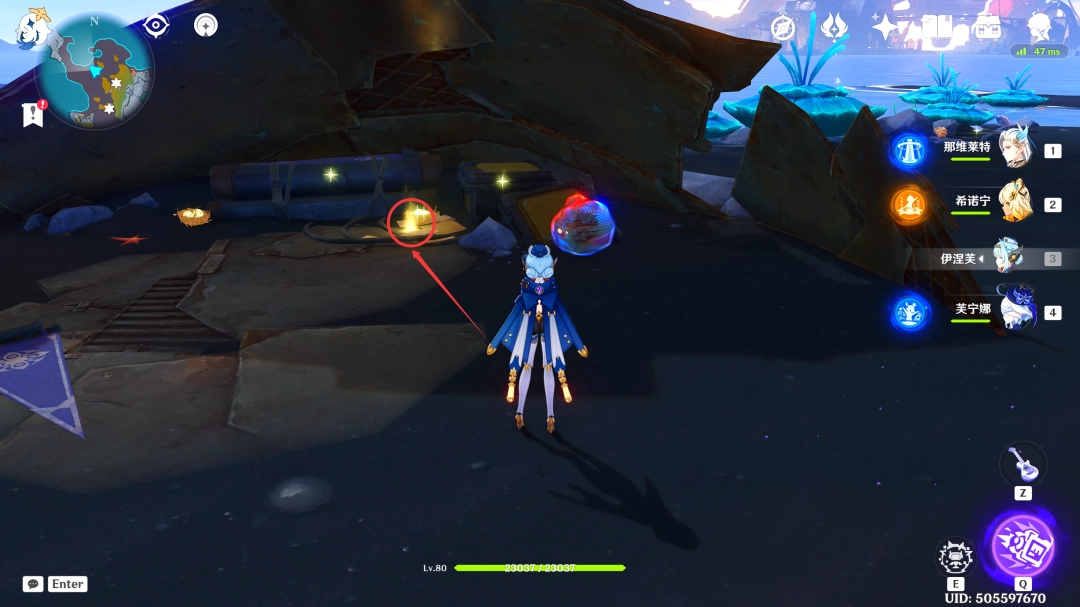Open the character profile silhouette icon
1080x607 pixels.
pos(1040,25)
